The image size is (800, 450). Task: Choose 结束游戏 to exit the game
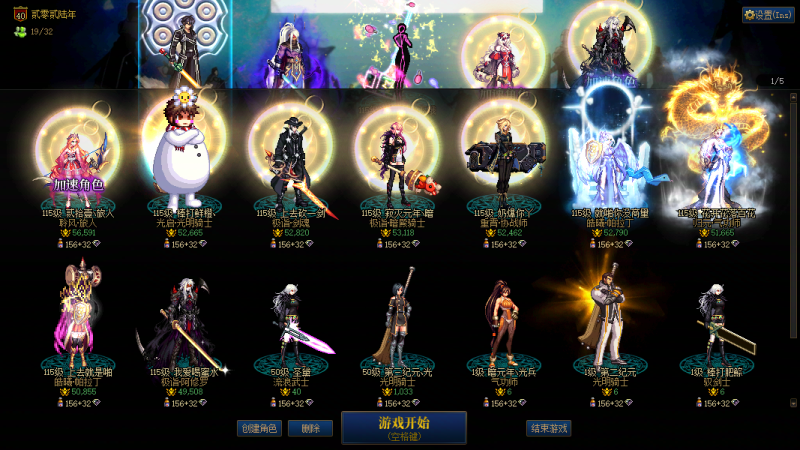548,428
